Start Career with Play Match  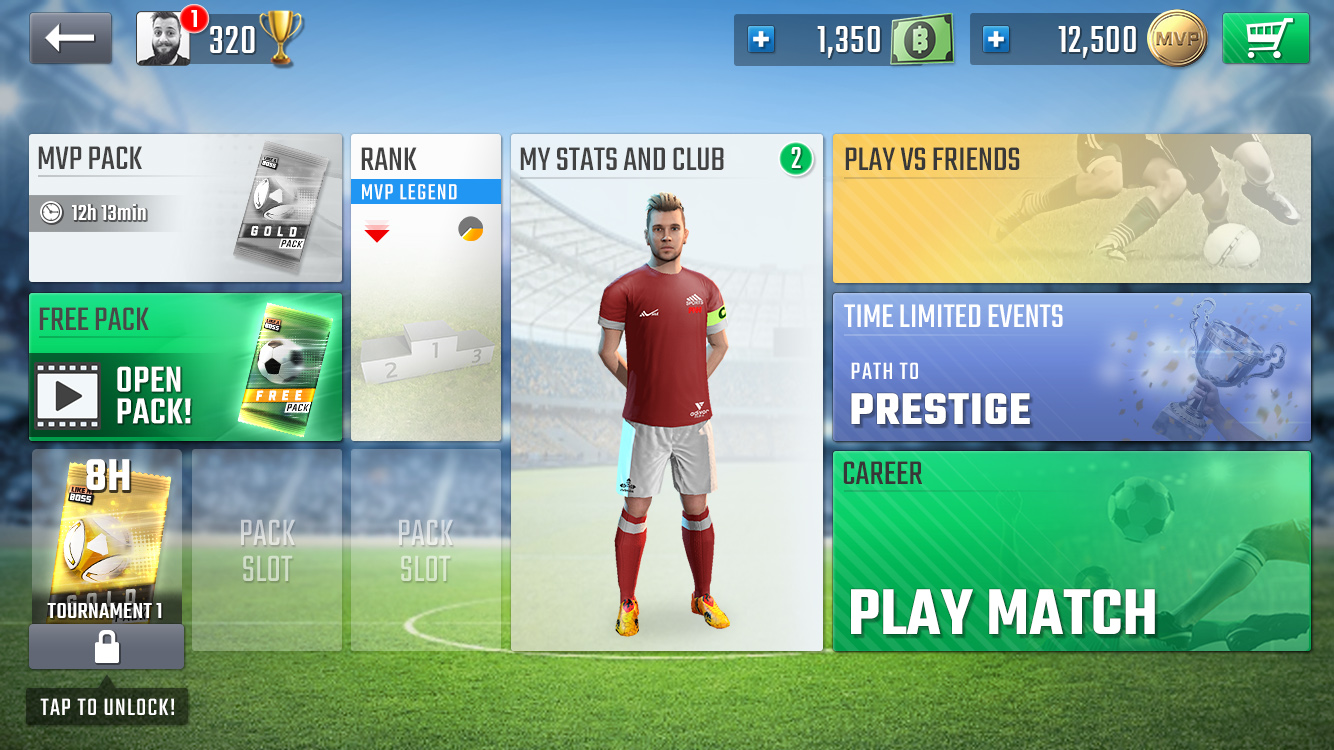(1071, 551)
